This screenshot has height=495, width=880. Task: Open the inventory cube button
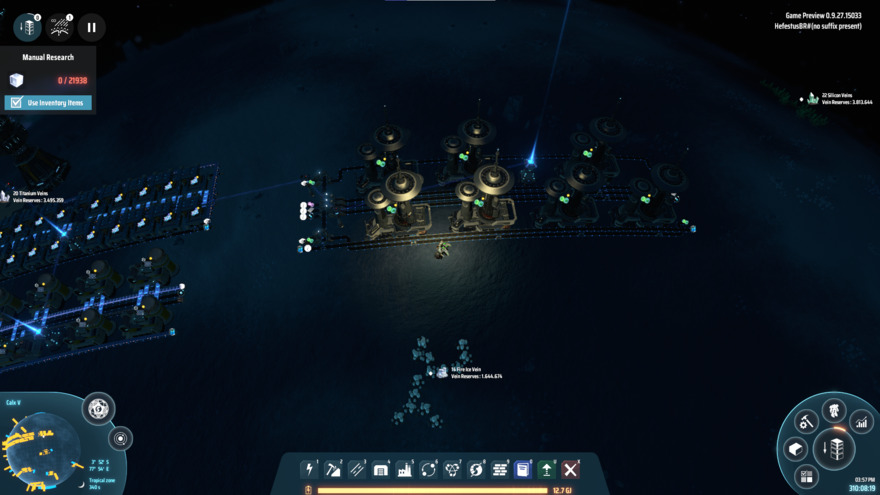click(x=796, y=449)
